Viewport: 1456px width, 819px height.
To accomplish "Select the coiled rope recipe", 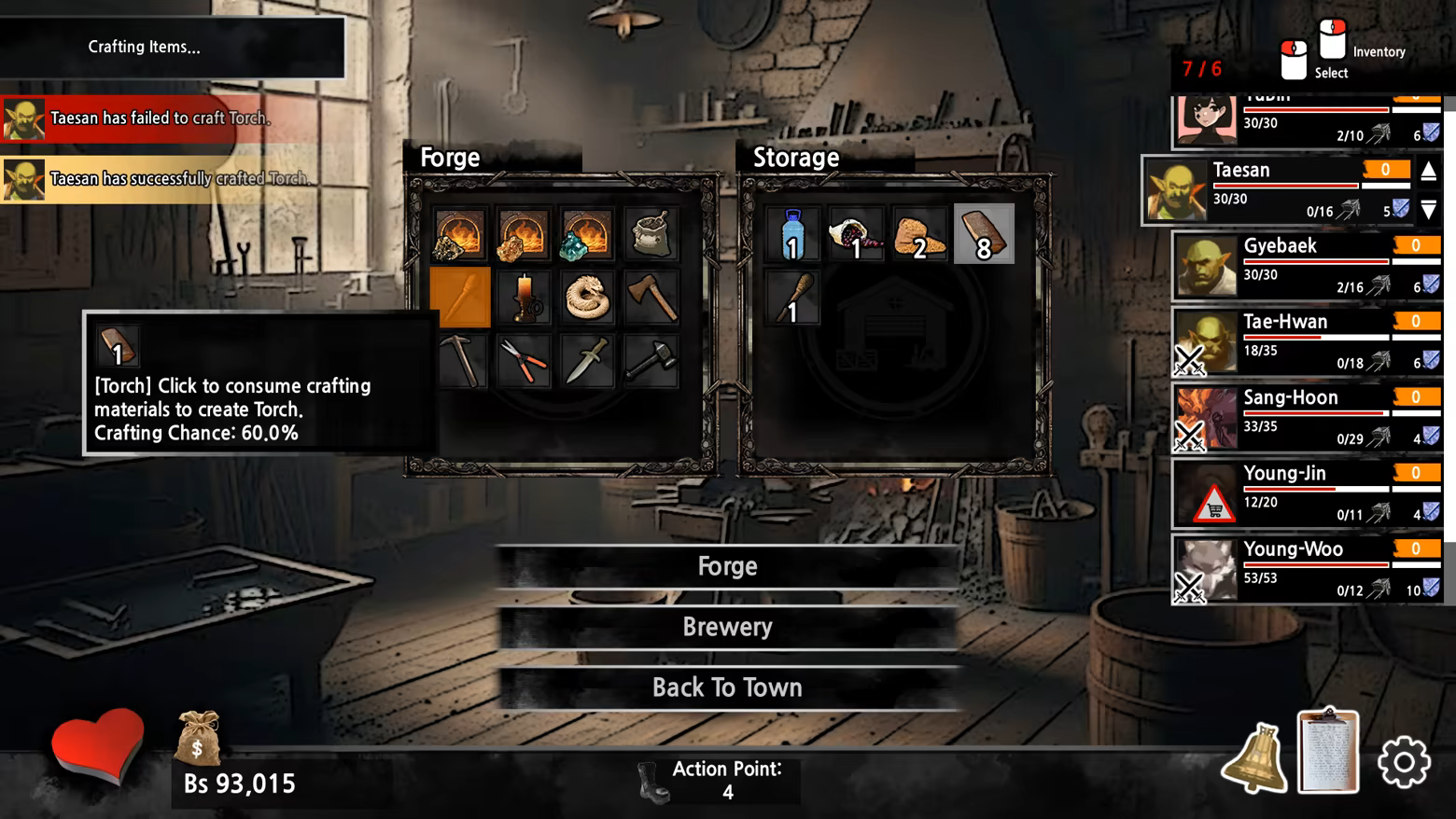I will pyautogui.click(x=587, y=297).
